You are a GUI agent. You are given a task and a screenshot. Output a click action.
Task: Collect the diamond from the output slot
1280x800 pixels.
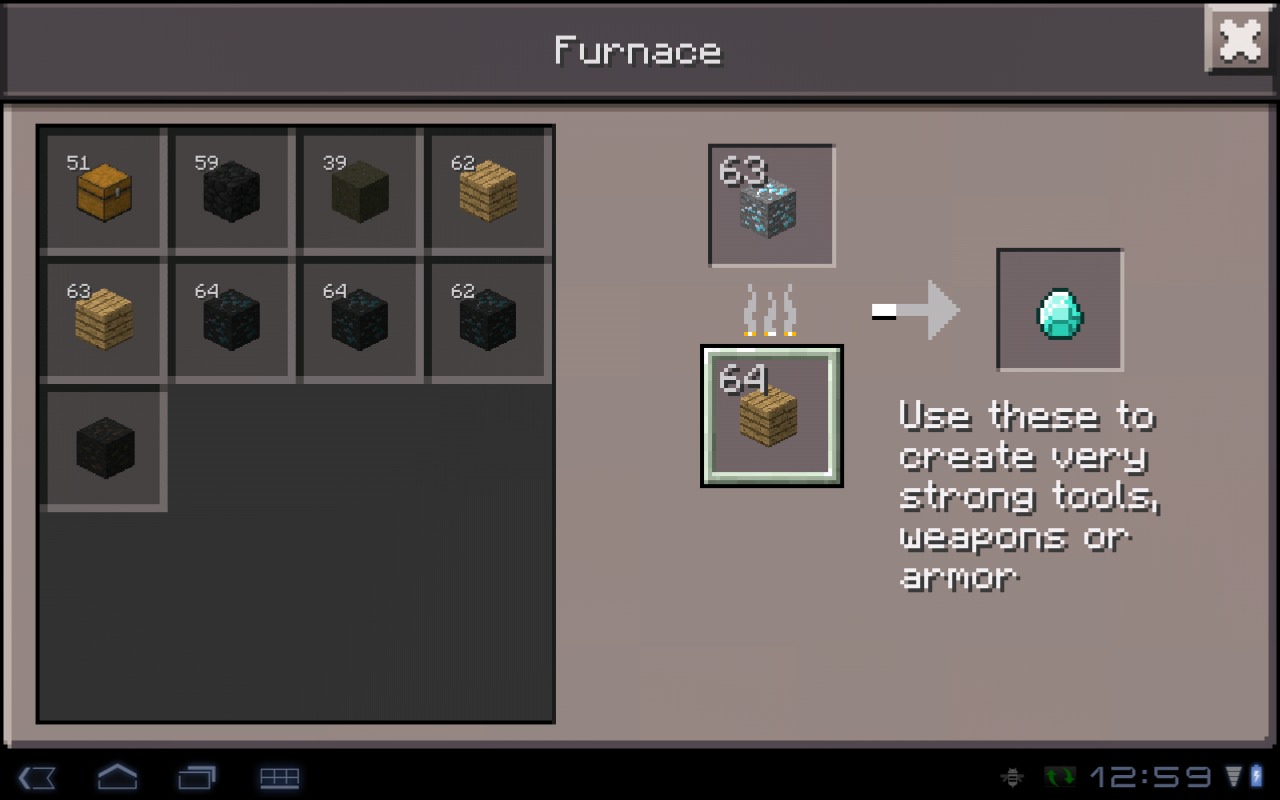(x=1059, y=309)
